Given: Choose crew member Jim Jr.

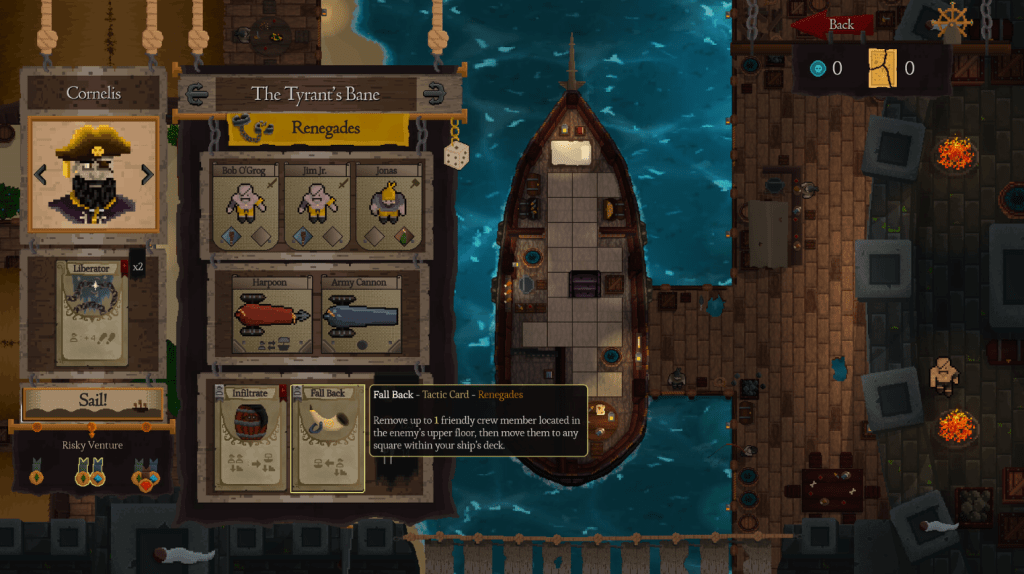Looking at the screenshot, I should [316, 207].
